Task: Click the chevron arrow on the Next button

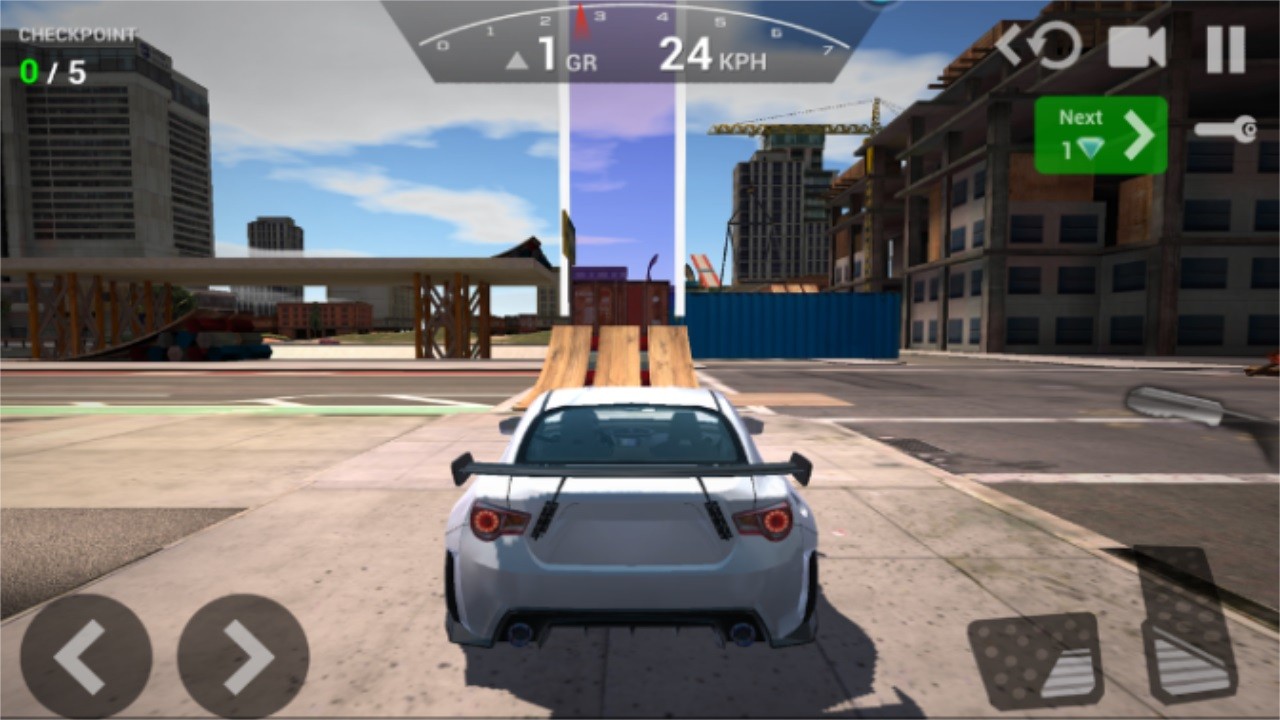Action: pyautogui.click(x=1140, y=133)
